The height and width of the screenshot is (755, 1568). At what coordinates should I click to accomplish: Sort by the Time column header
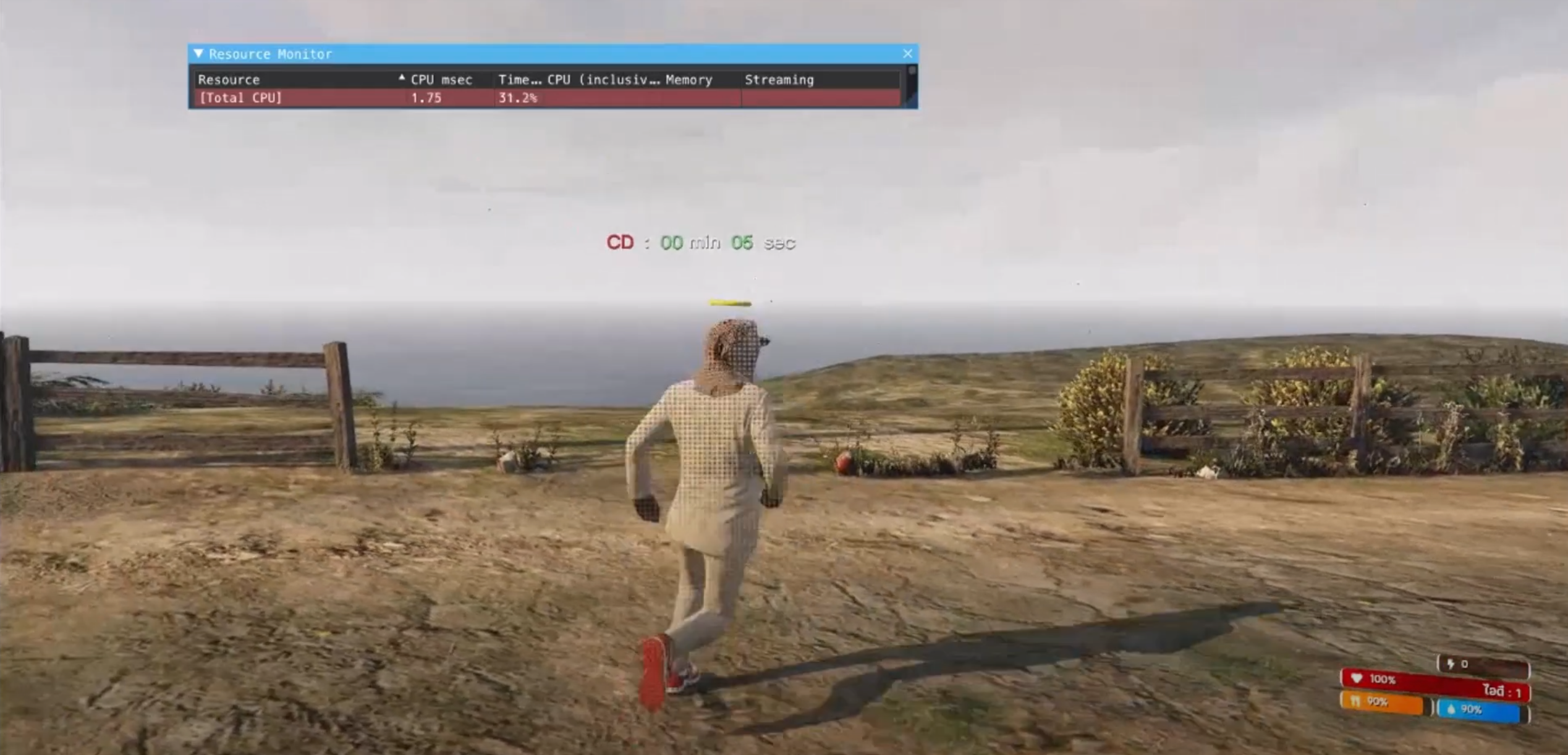pyautogui.click(x=518, y=80)
